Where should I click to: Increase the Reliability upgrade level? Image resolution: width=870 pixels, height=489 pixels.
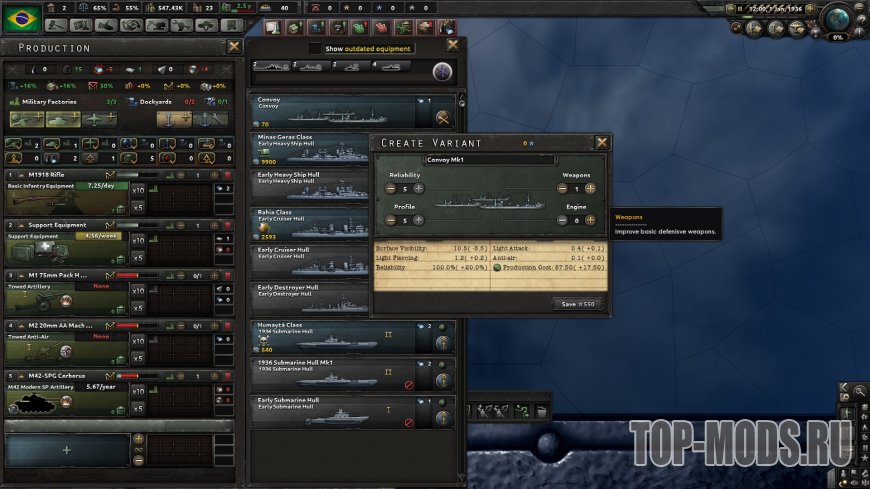click(418, 188)
